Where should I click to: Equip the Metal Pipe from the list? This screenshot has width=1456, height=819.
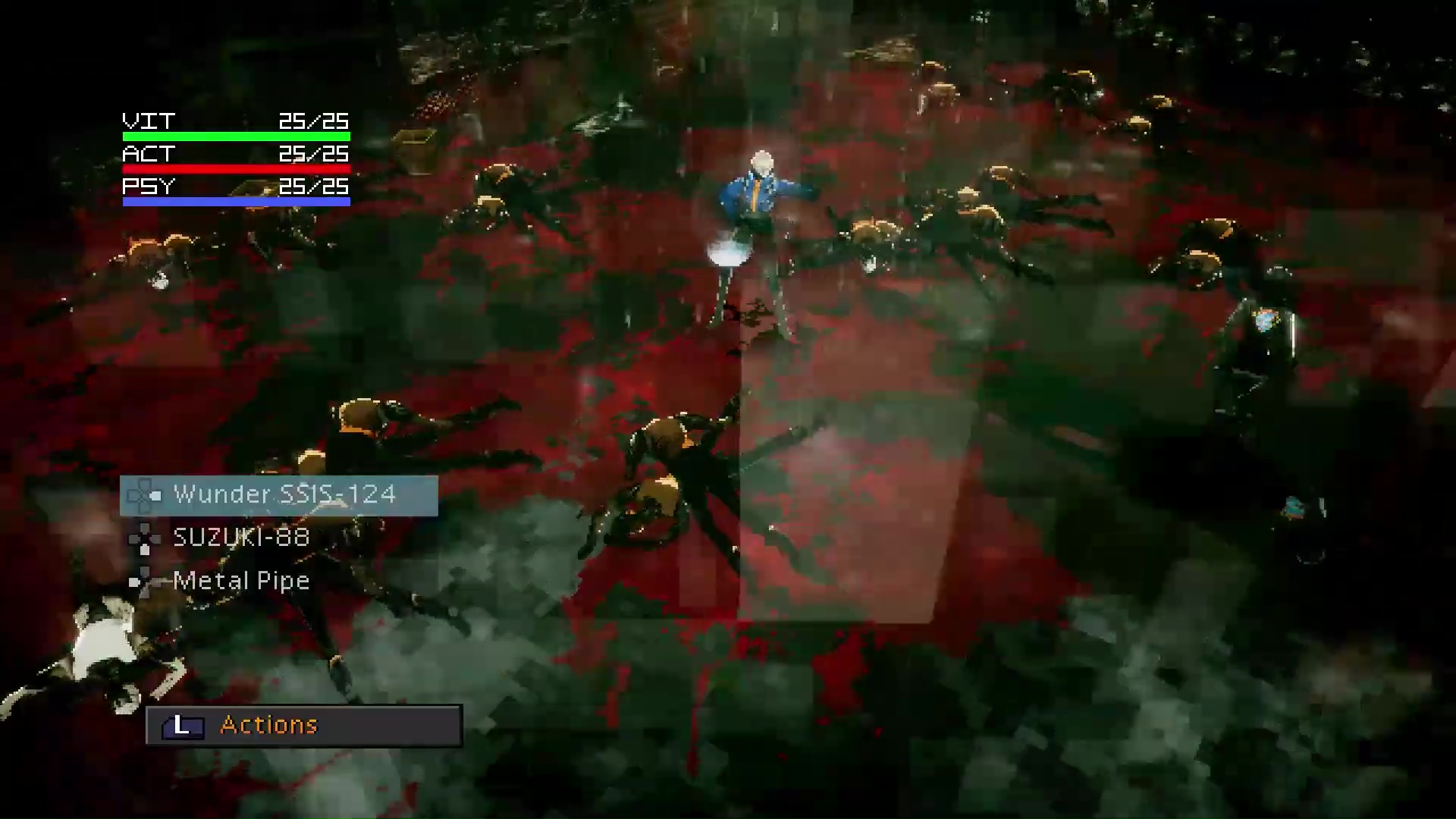coord(241,581)
